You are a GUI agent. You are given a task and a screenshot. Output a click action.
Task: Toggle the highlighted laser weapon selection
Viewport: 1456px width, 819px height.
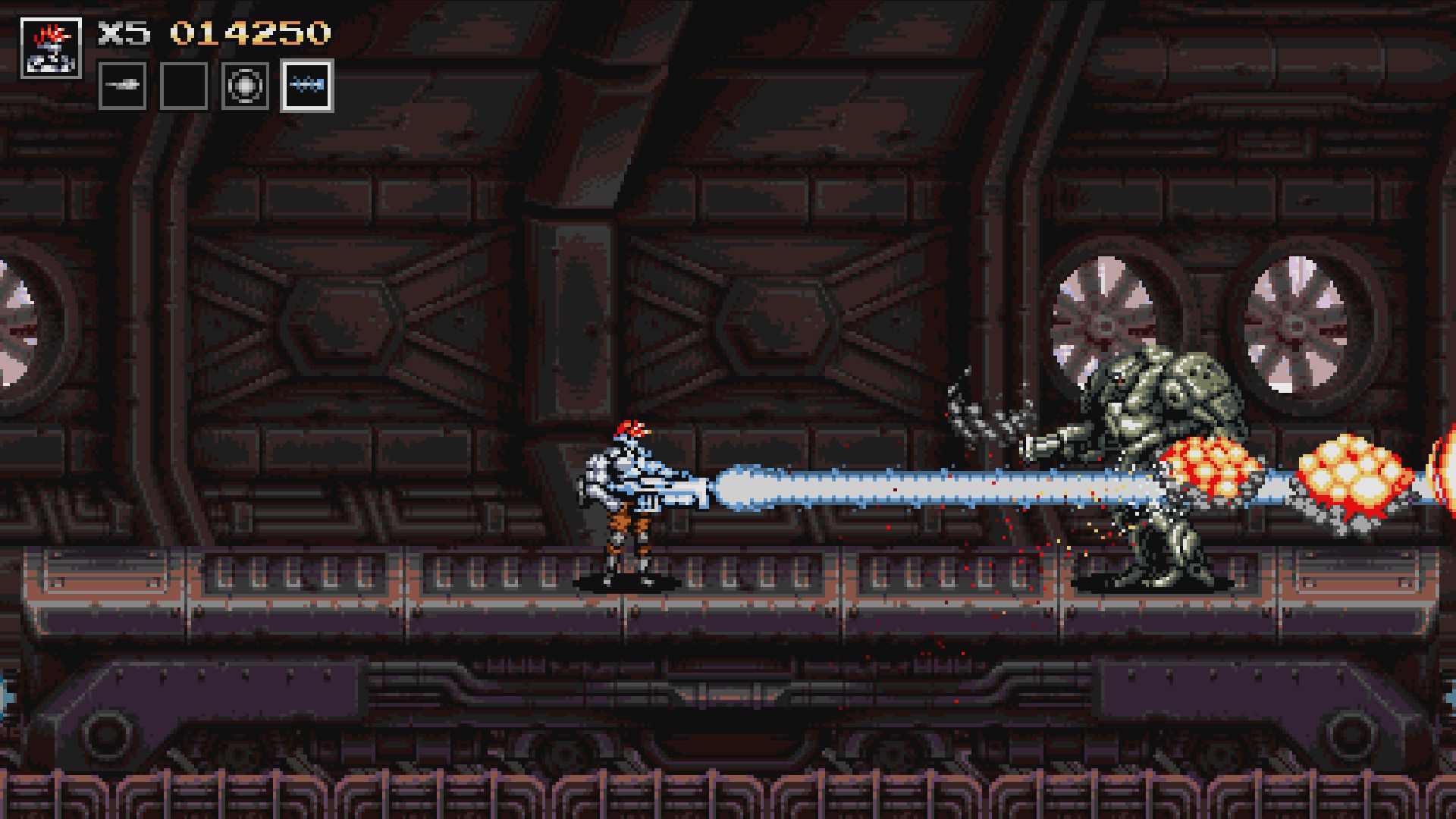pos(306,86)
